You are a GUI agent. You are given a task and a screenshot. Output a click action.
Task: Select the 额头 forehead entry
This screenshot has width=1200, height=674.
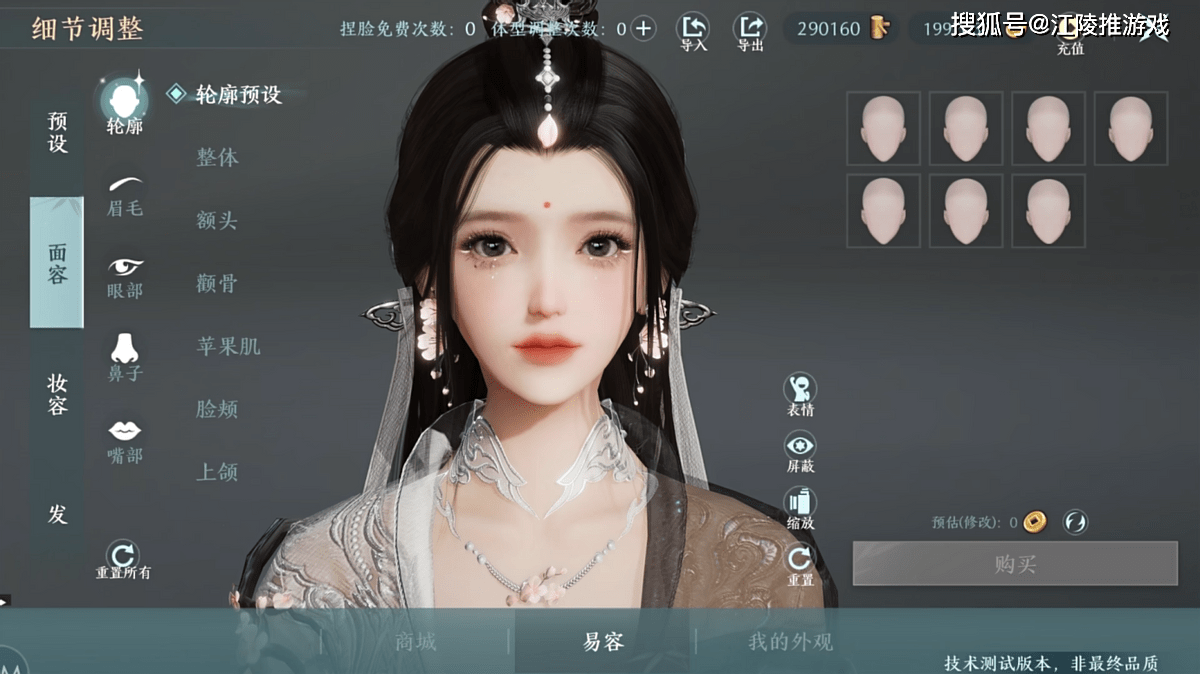[217, 221]
